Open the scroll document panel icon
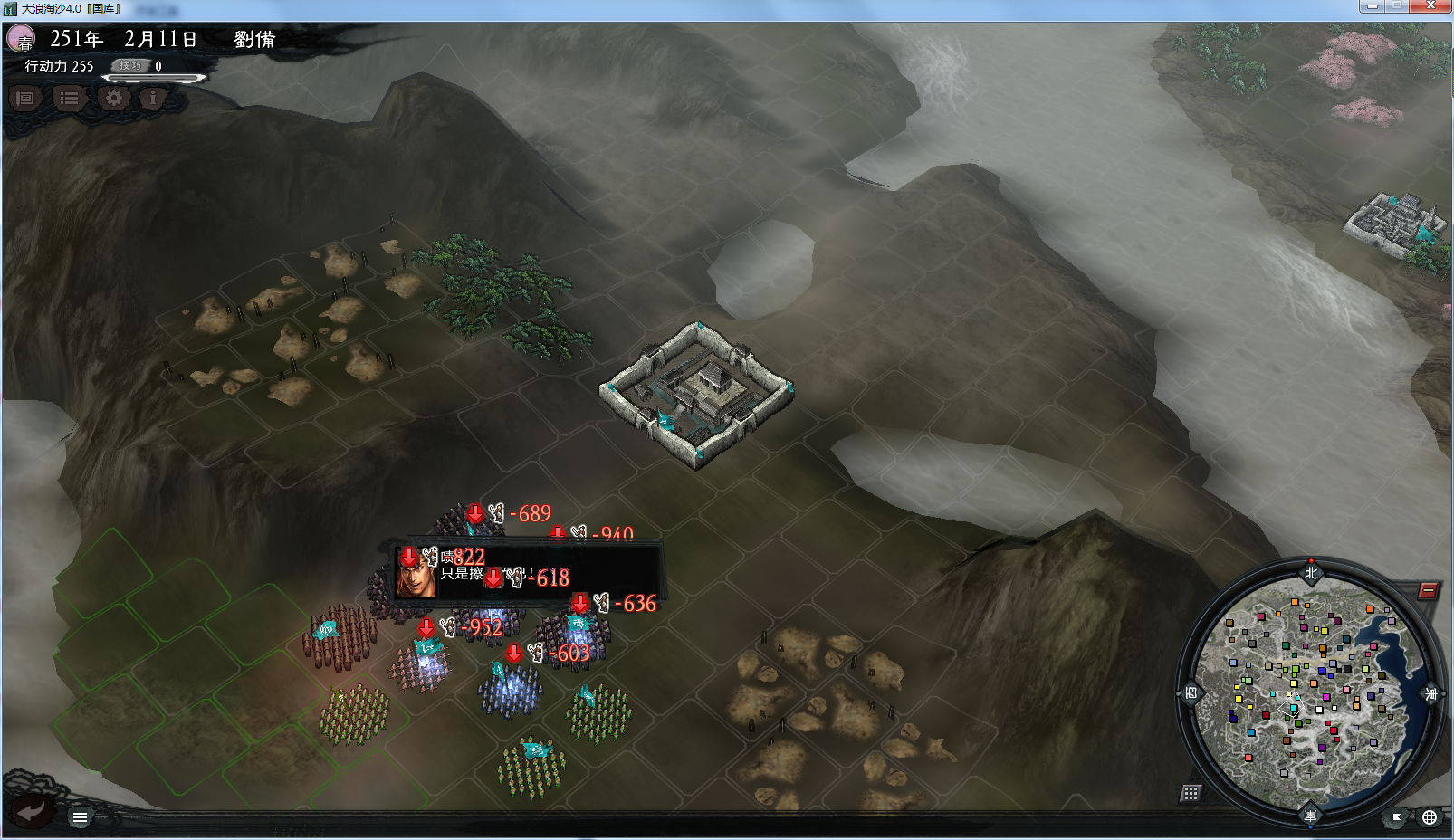The height and width of the screenshot is (840, 1454). [x=25, y=98]
